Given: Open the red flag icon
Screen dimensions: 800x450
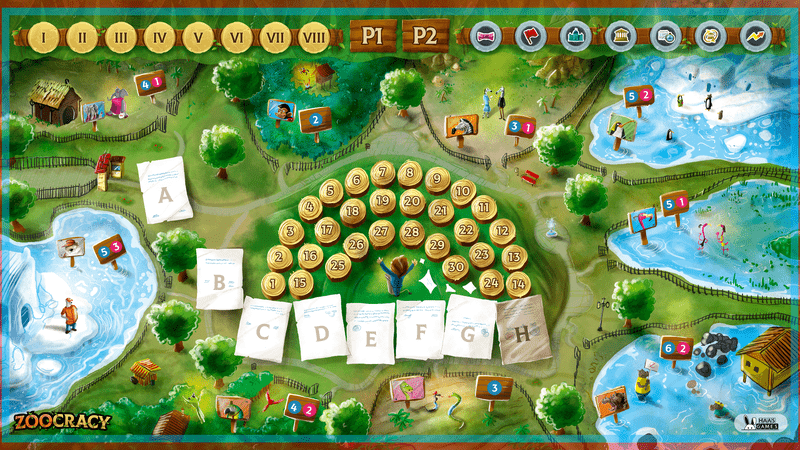Looking at the screenshot, I should pyautogui.click(x=532, y=36).
